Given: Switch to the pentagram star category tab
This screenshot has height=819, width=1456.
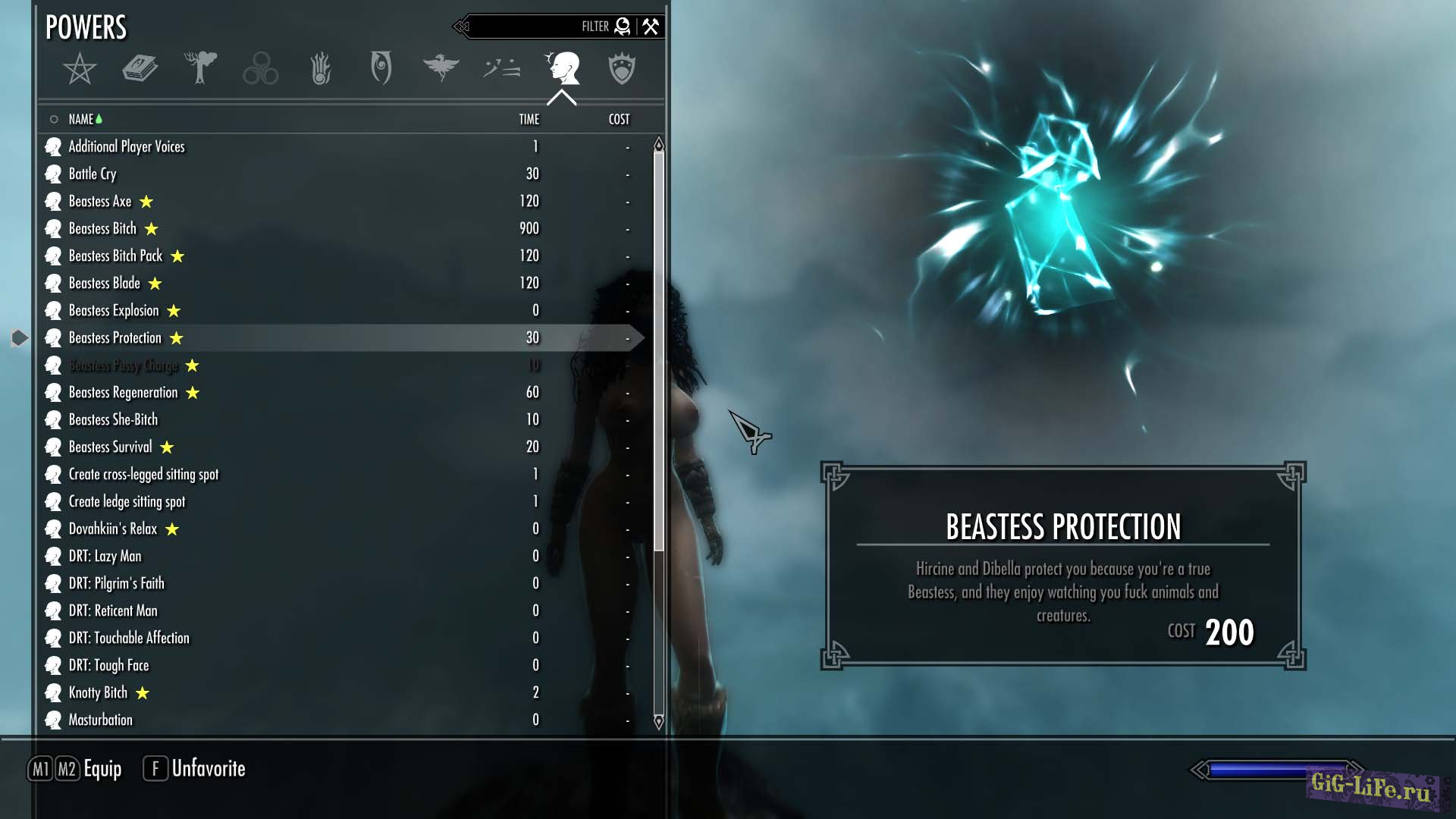Looking at the screenshot, I should pyautogui.click(x=80, y=69).
